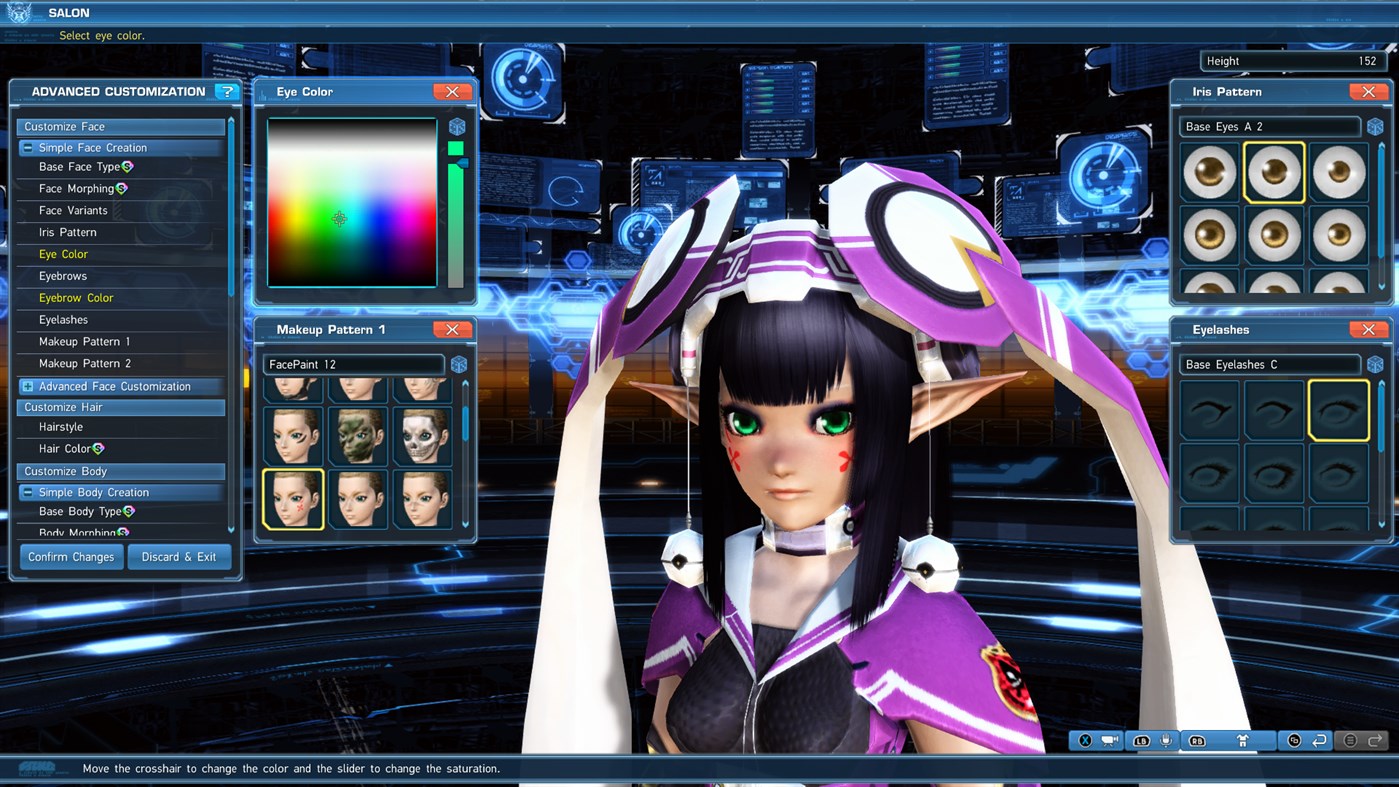The image size is (1399, 787).
Task: Select the green-eyed Base Eyes thumbnail in Iris Pattern
Action: tap(1209, 172)
